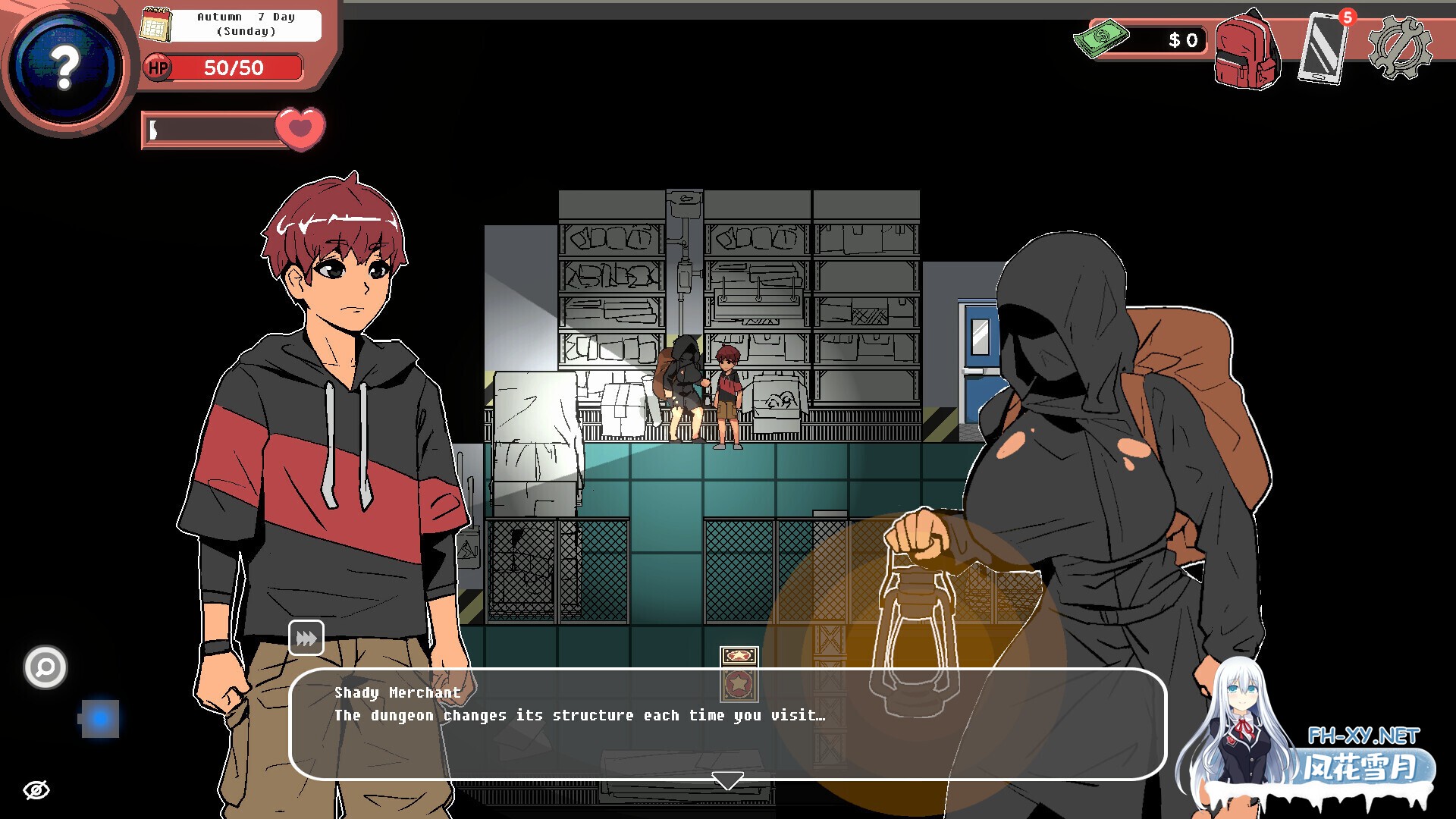Click the pink heart affection icon
This screenshot has height=819, width=1456.
click(x=300, y=127)
